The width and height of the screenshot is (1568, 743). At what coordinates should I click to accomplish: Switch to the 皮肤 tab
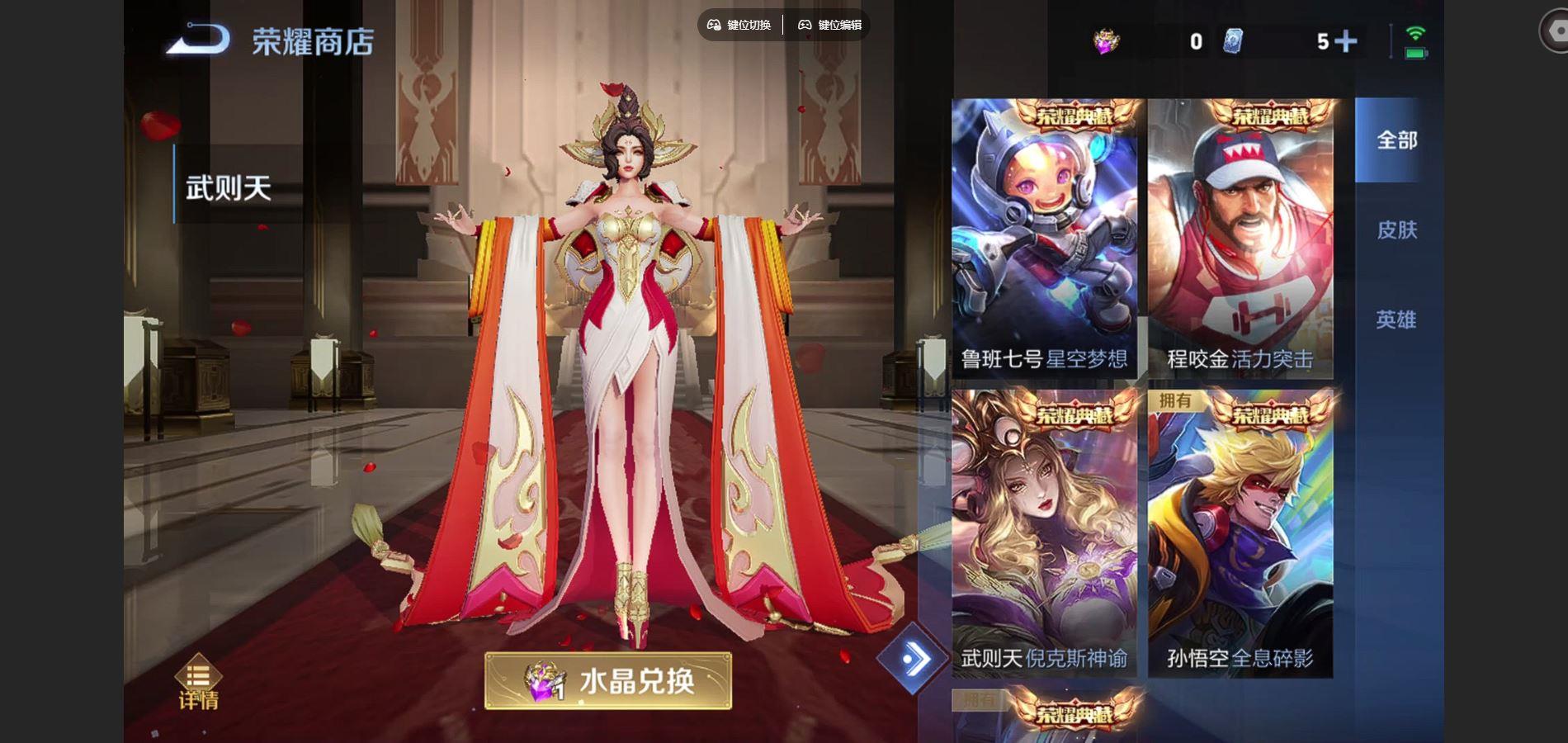pyautogui.click(x=1398, y=232)
